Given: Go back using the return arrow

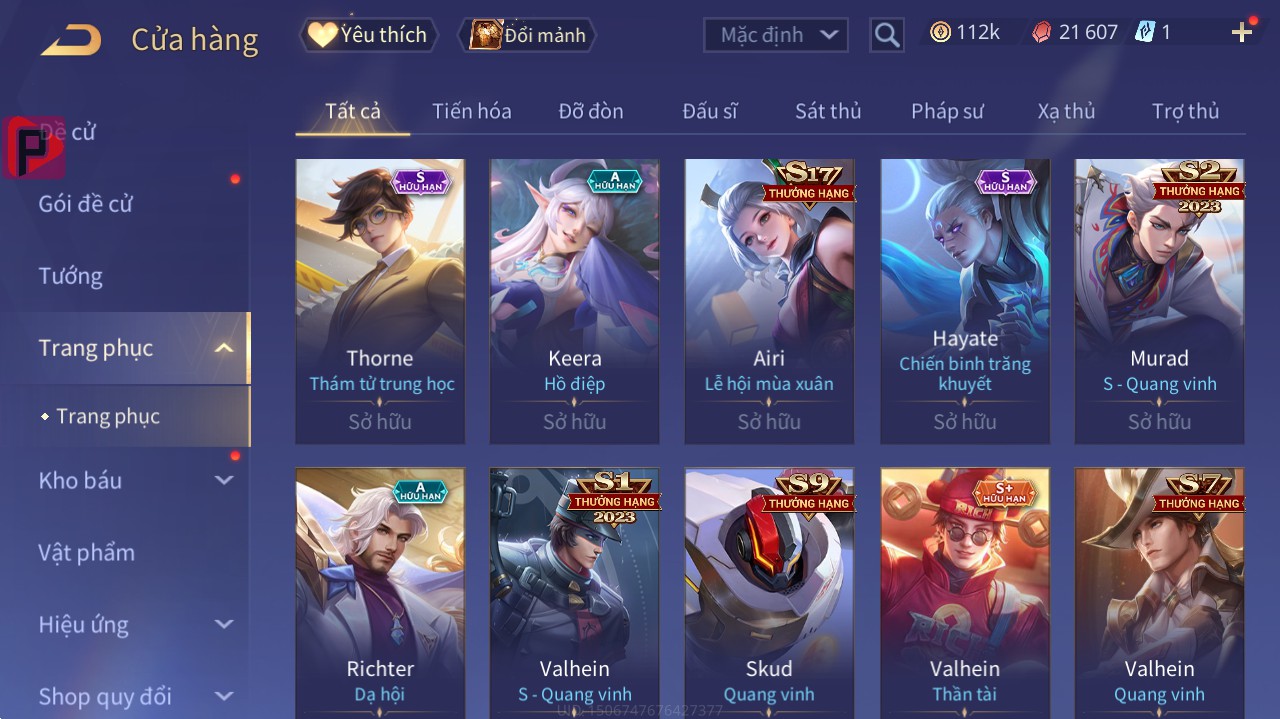Looking at the screenshot, I should coord(71,40).
